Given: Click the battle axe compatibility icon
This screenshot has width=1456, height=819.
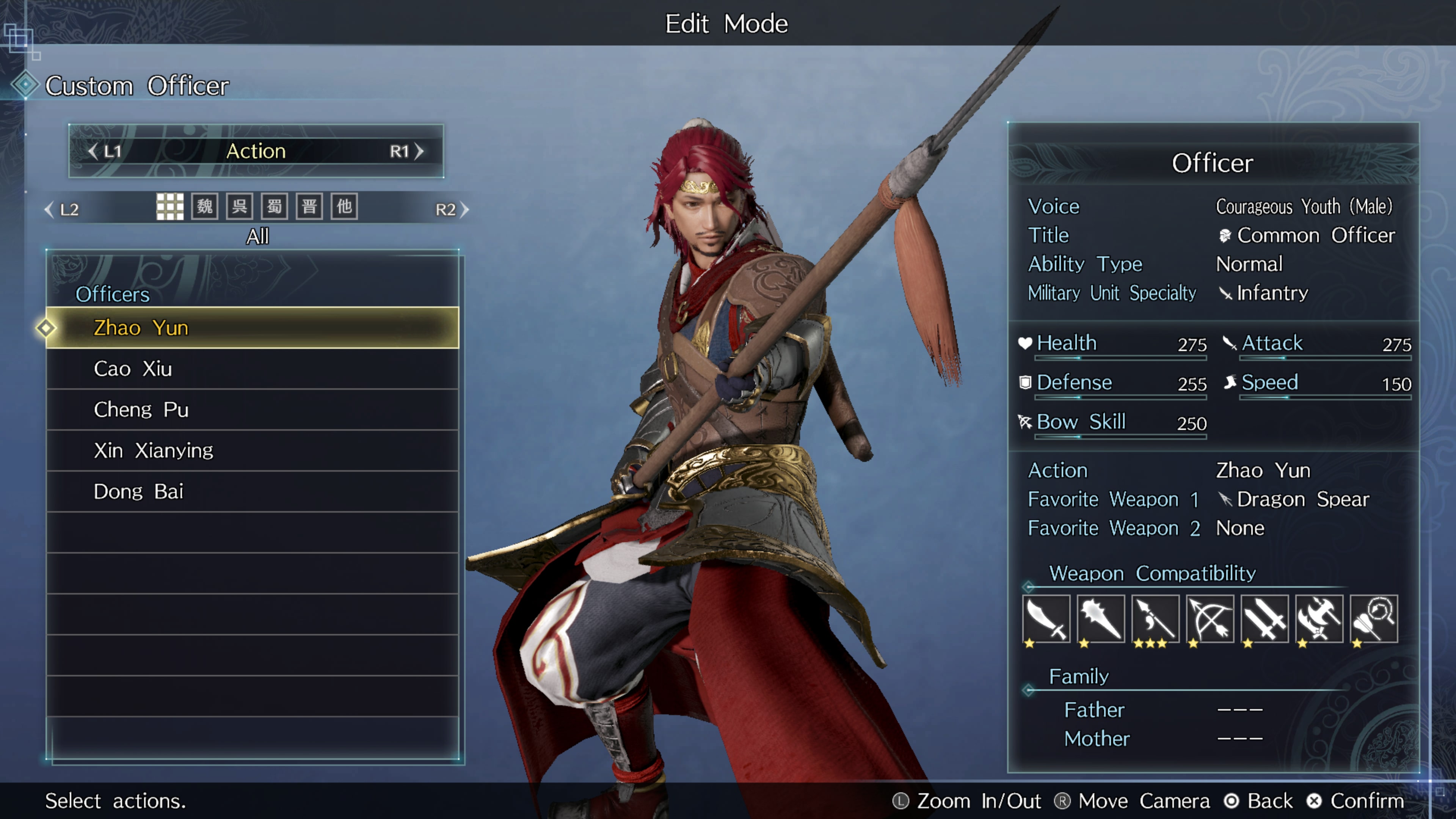Looking at the screenshot, I should click(1319, 619).
